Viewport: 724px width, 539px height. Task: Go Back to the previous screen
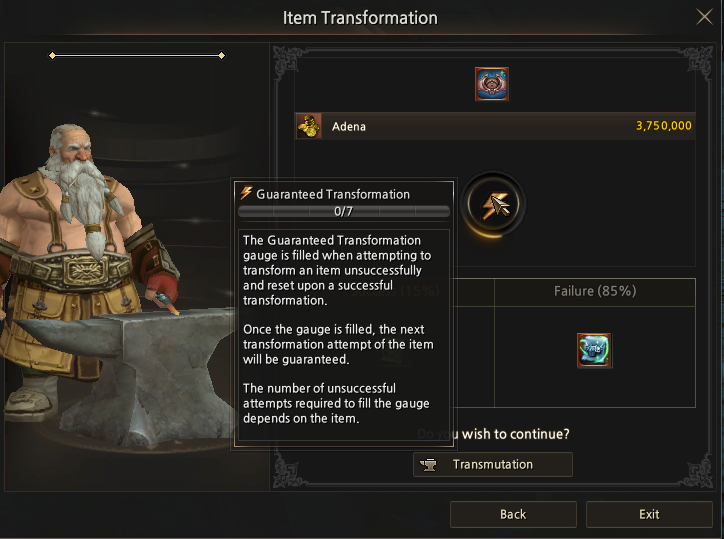tap(513, 514)
